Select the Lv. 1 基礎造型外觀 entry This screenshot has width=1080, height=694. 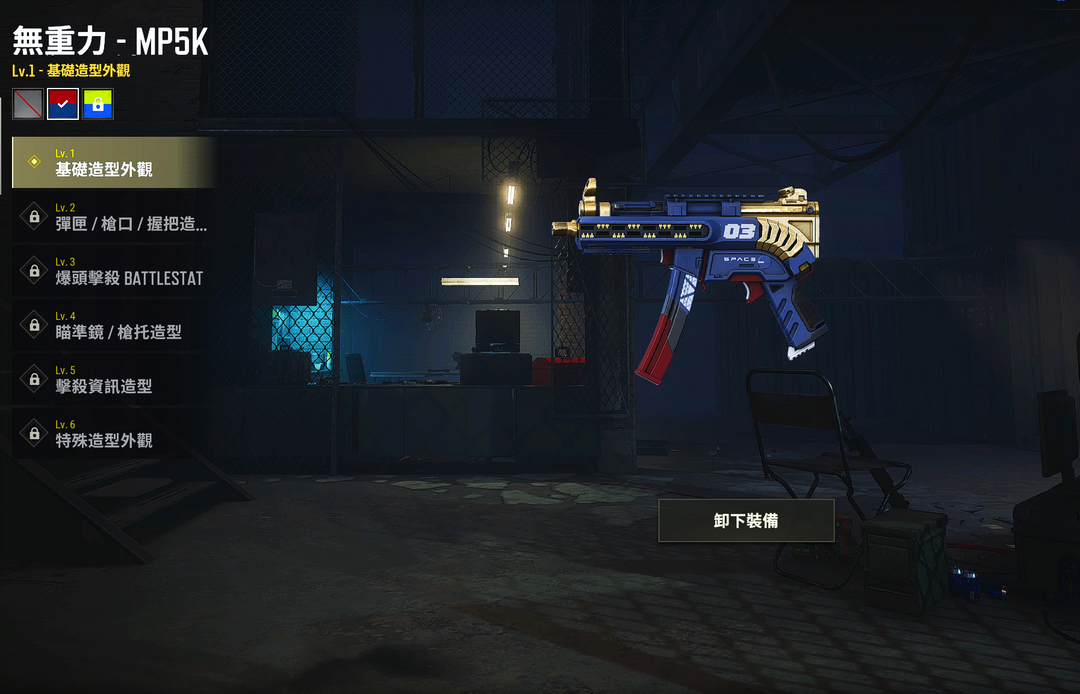click(112, 162)
